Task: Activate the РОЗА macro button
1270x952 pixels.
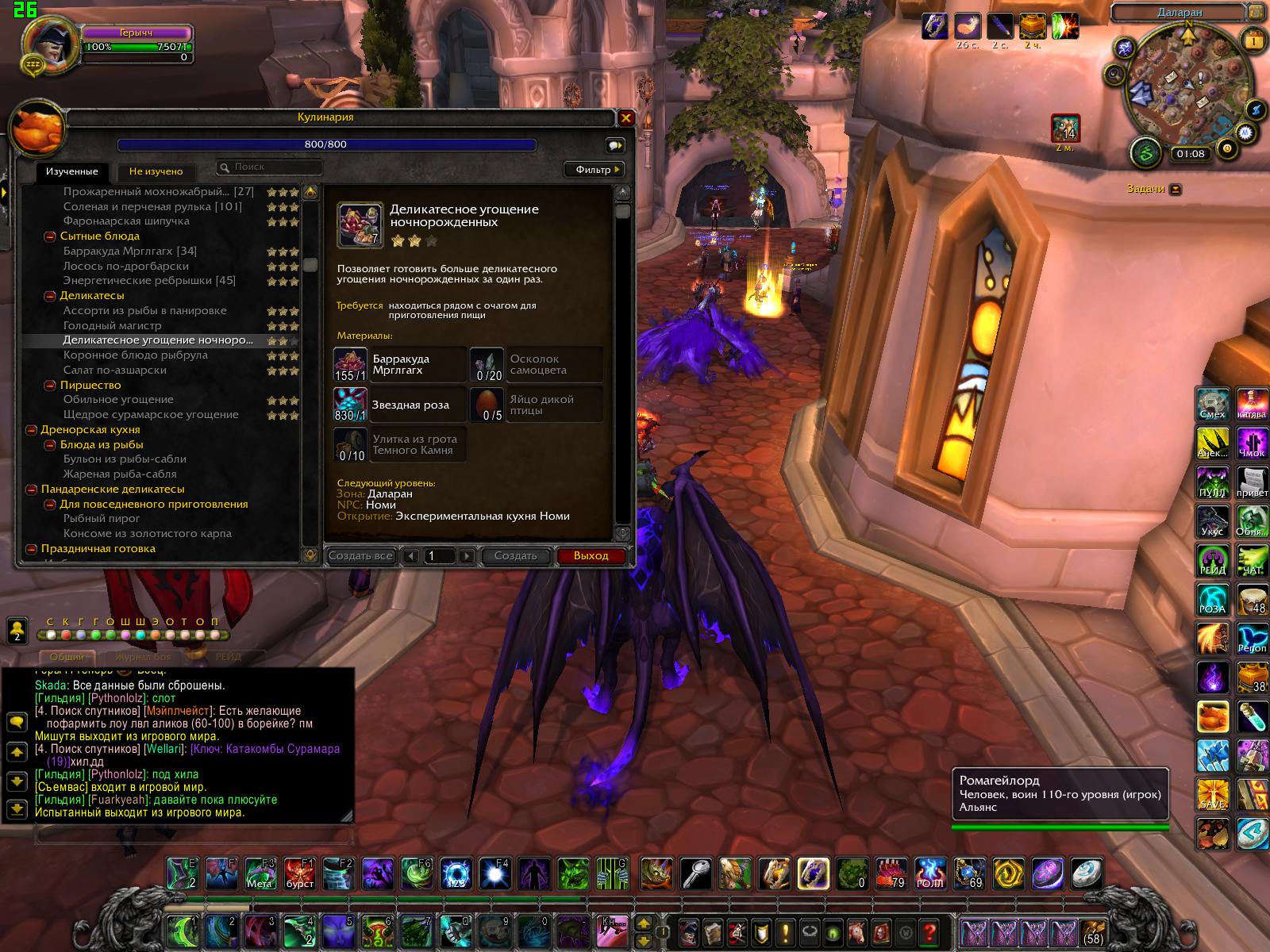Action: pos(1212,599)
